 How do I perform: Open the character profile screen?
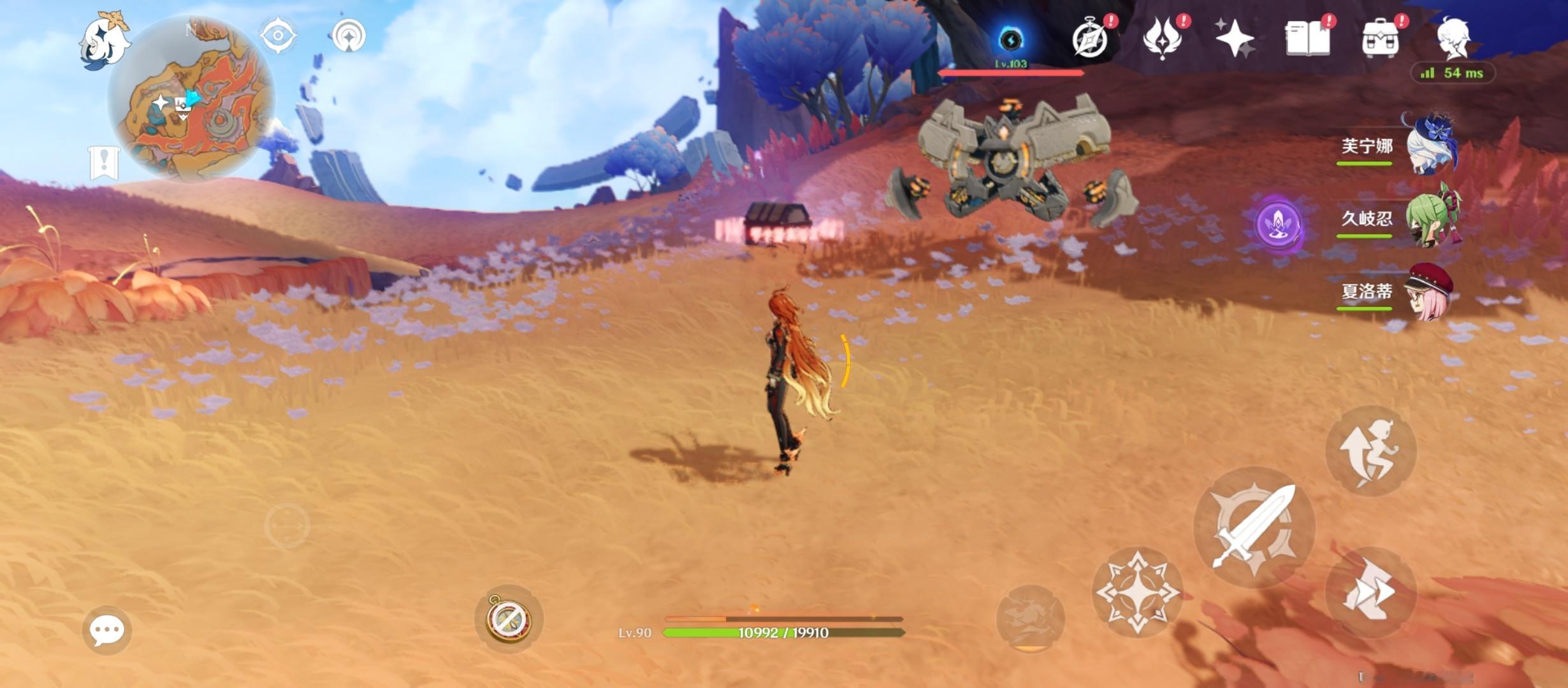(x=1454, y=38)
